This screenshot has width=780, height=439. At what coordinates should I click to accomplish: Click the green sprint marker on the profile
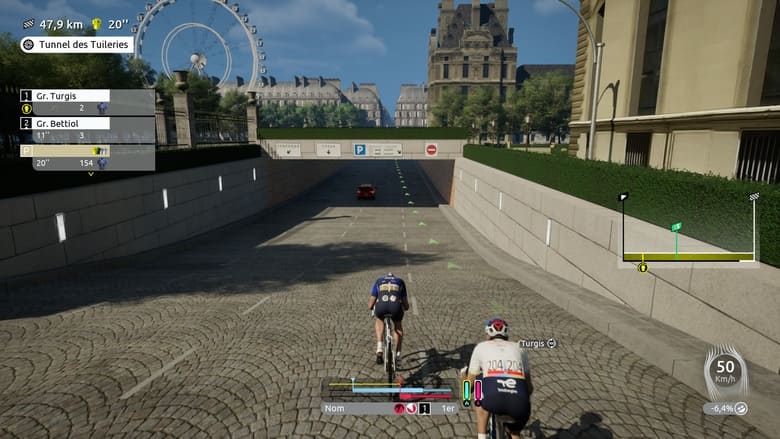[x=676, y=228]
